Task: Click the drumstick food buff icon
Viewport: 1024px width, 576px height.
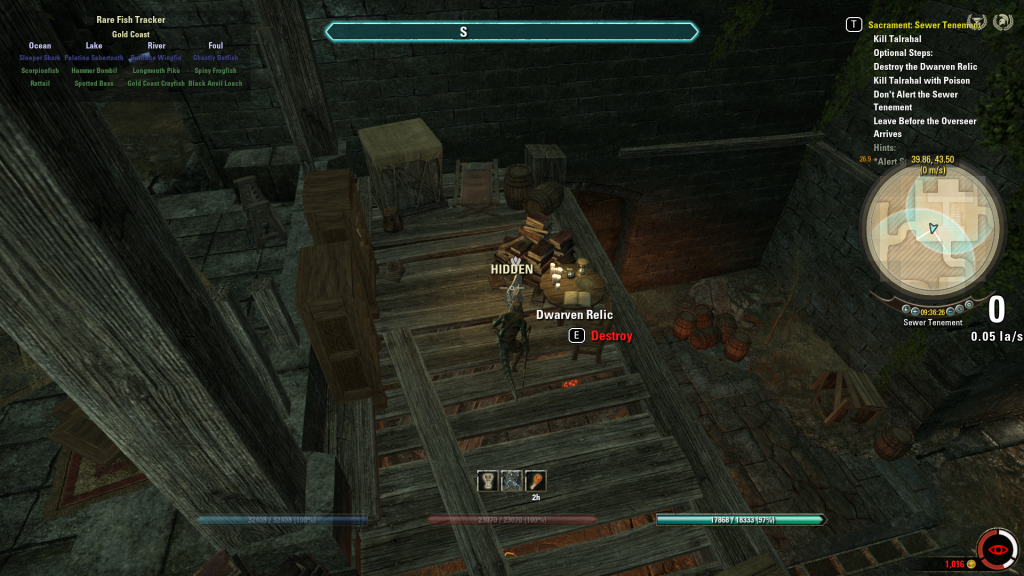Action: pos(535,481)
